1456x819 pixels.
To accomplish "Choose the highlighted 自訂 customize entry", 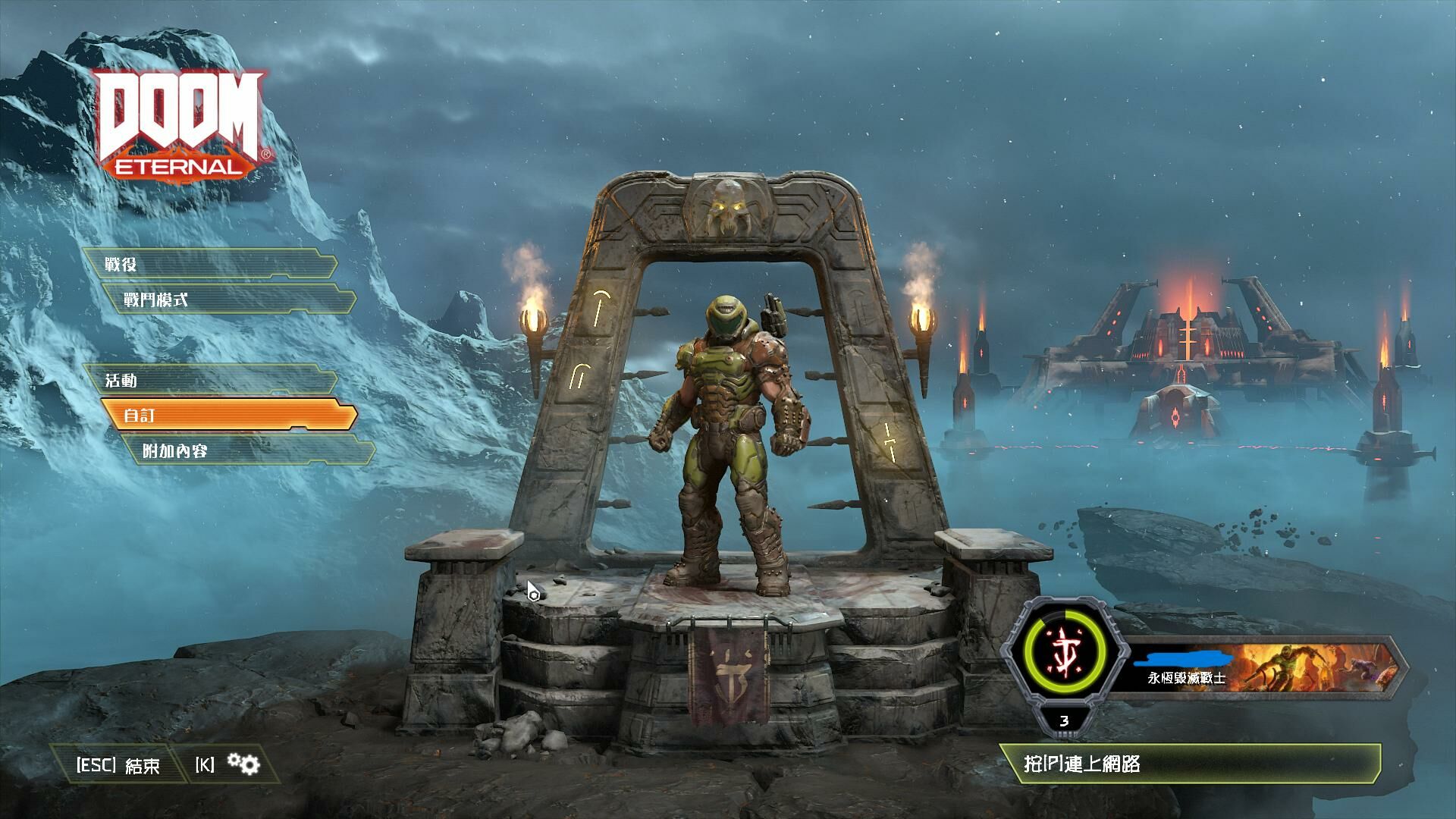I will 228,416.
